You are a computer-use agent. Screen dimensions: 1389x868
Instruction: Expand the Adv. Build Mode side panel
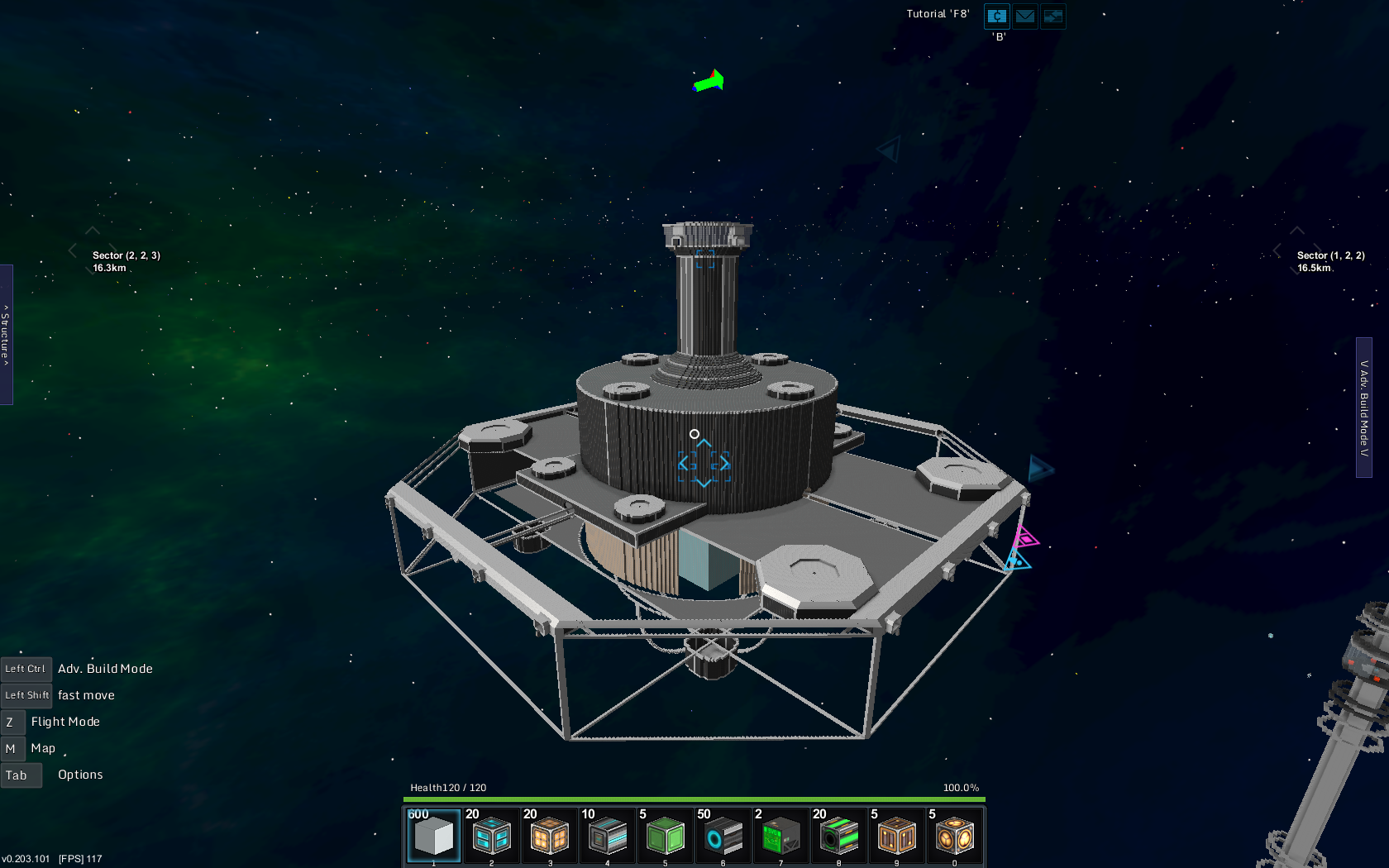tap(1364, 408)
